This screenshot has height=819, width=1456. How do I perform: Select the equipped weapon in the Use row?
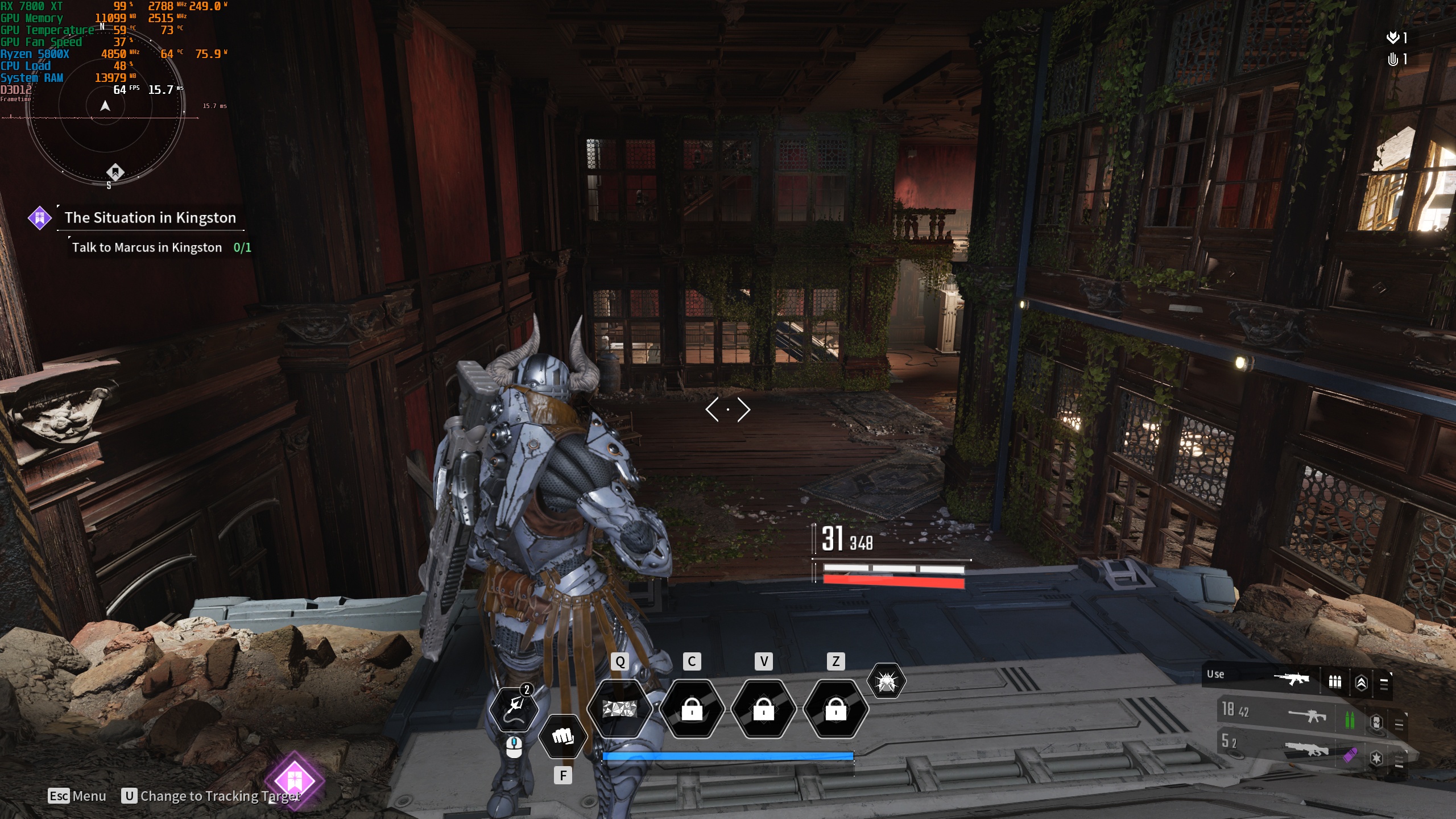coord(1291,679)
